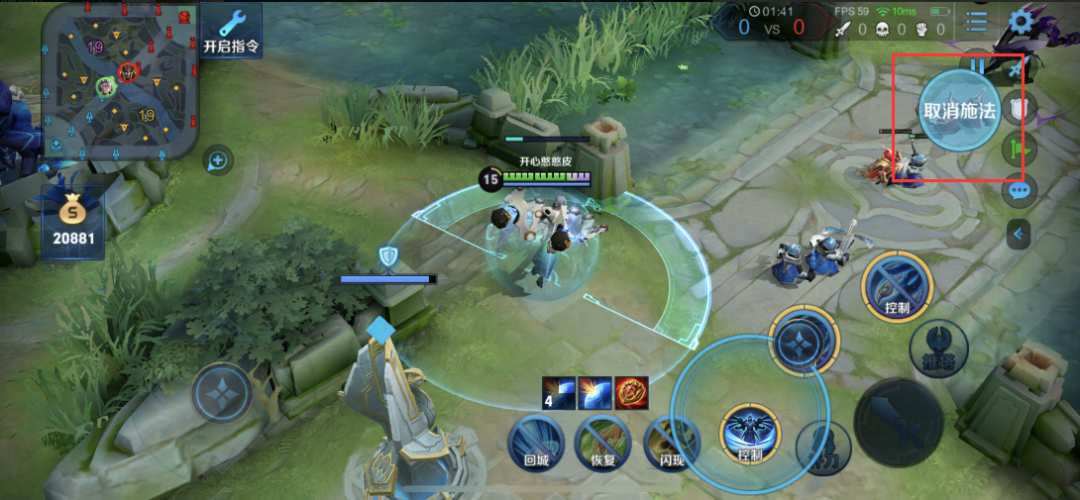Screen dimensions: 1080x500
Task: Collapse the side panel with the arrow
Action: pyautogui.click(x=1018, y=234)
